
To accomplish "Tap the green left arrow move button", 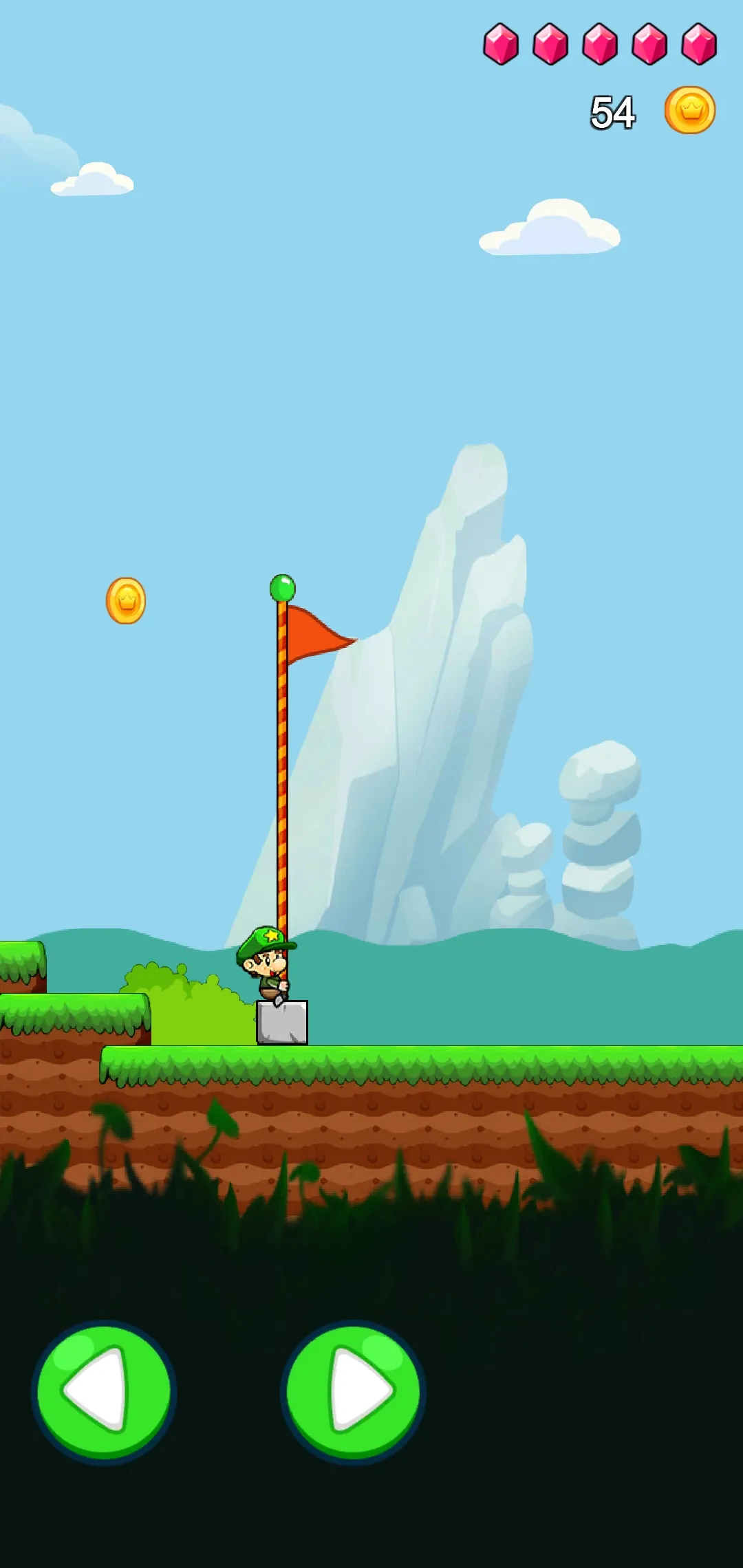I will [x=104, y=1392].
